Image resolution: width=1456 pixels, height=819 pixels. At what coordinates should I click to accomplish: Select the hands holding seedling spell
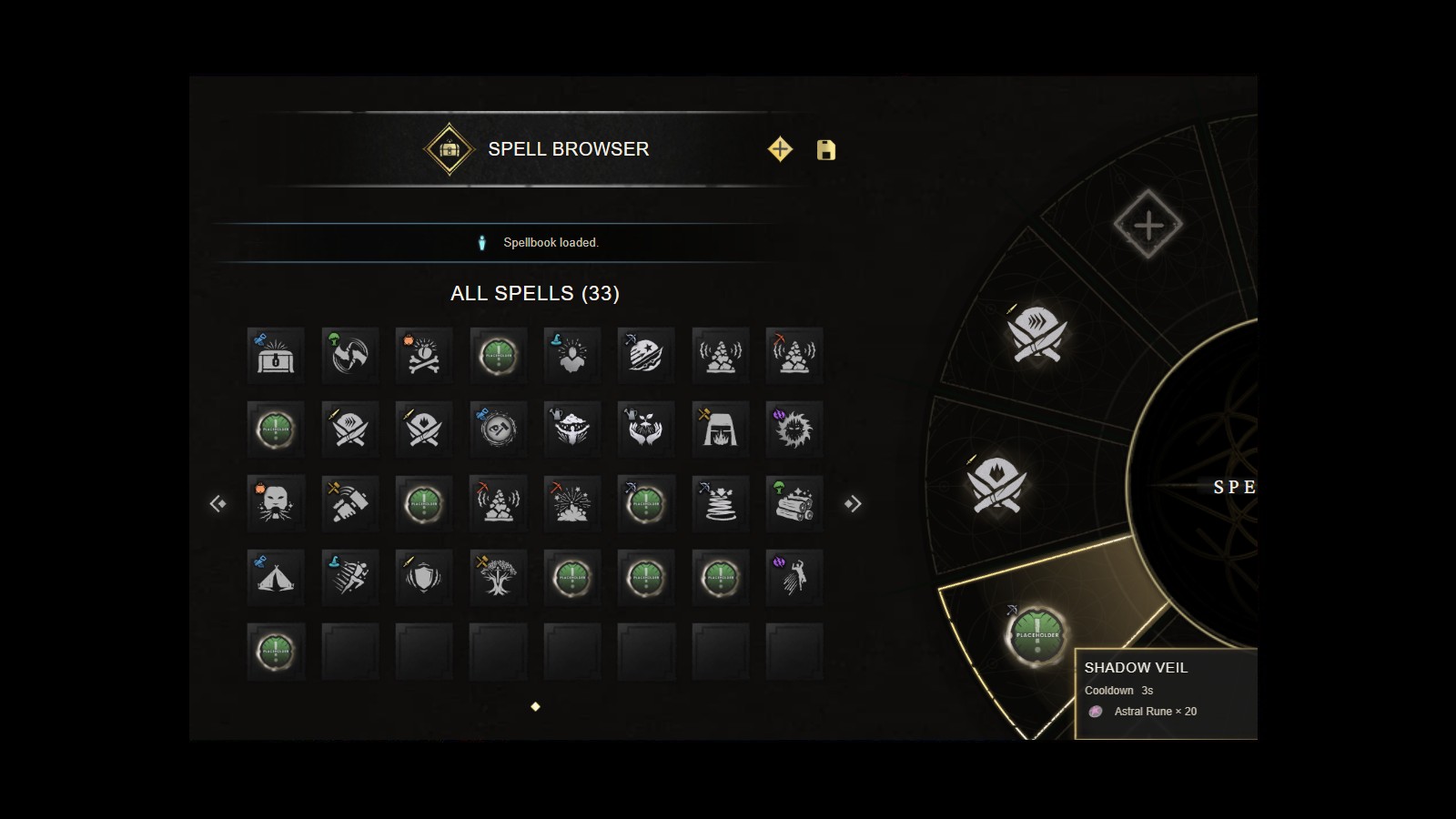click(646, 429)
